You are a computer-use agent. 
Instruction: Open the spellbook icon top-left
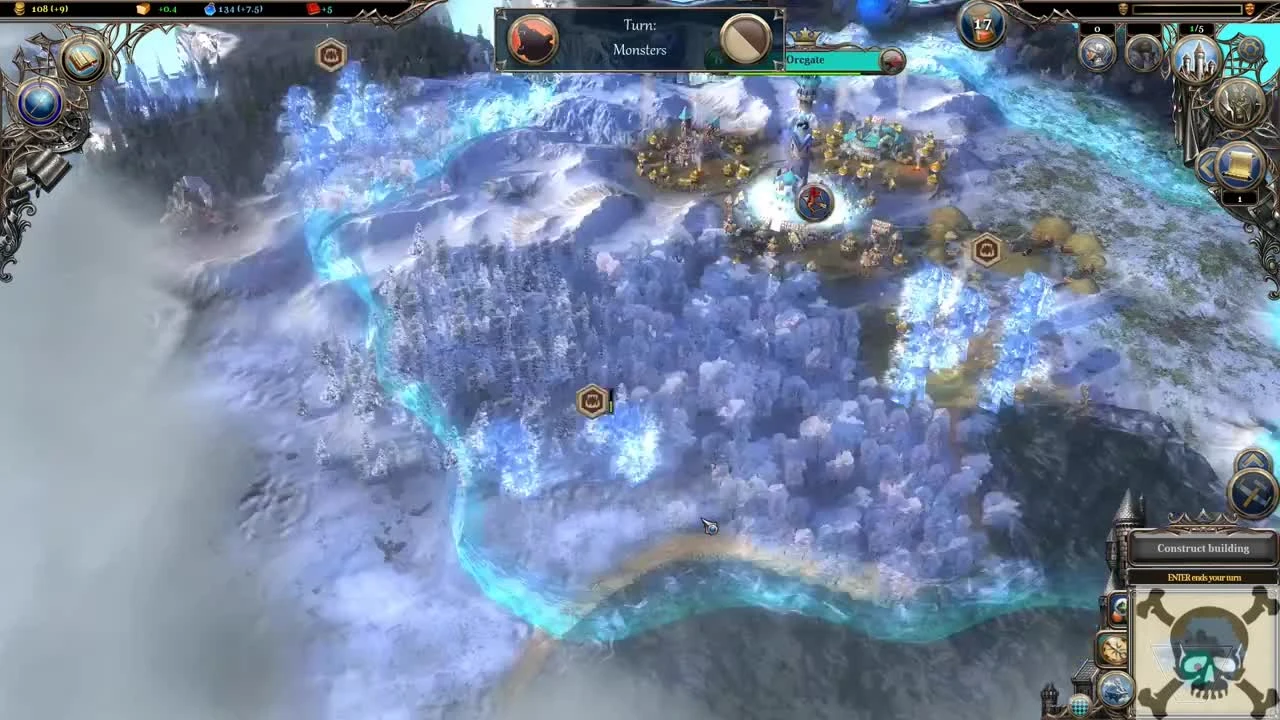[x=82, y=59]
